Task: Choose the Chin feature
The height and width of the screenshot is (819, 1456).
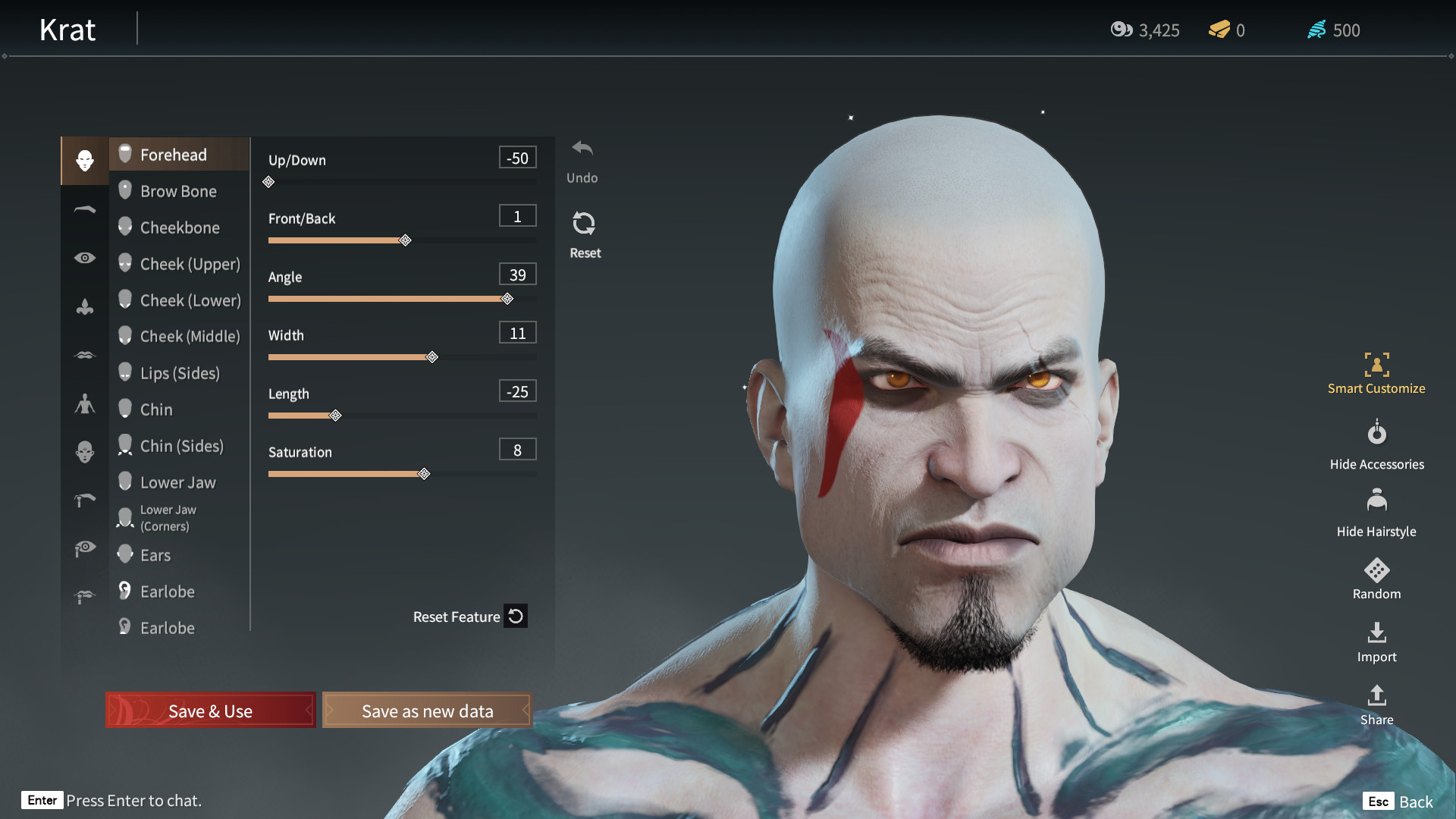Action: point(156,409)
